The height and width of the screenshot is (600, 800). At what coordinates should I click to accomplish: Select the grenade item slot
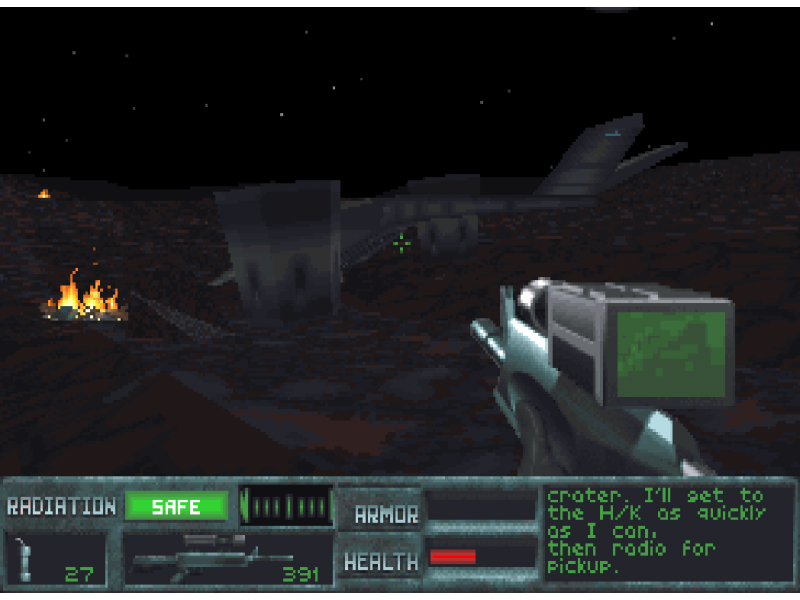(55, 558)
